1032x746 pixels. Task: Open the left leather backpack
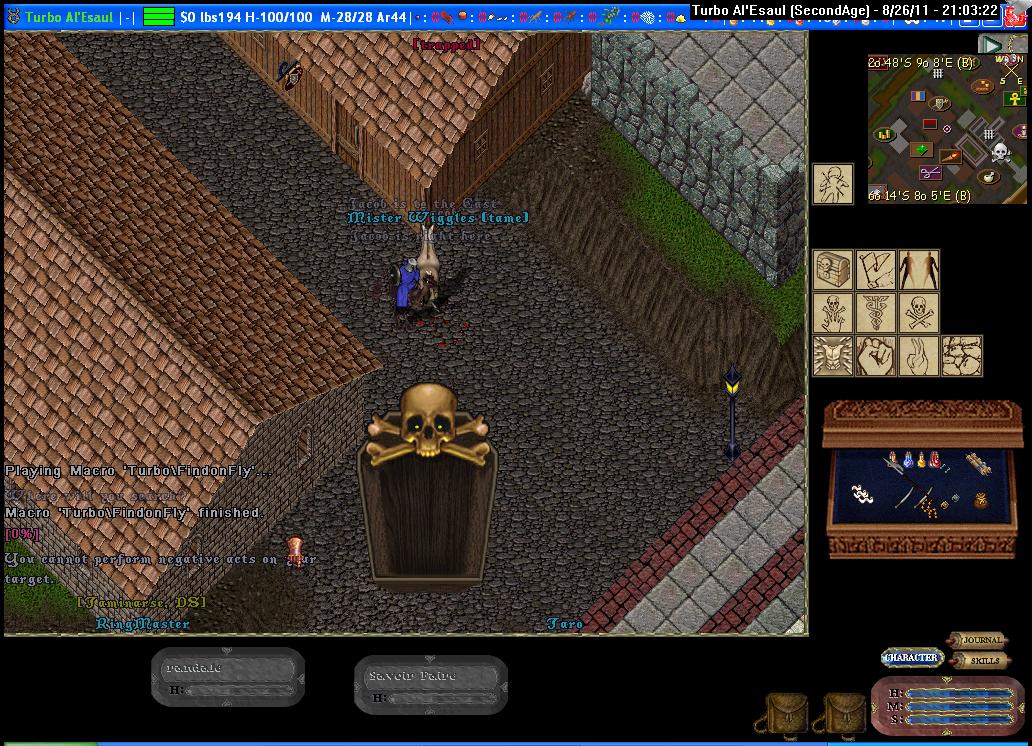[786, 713]
